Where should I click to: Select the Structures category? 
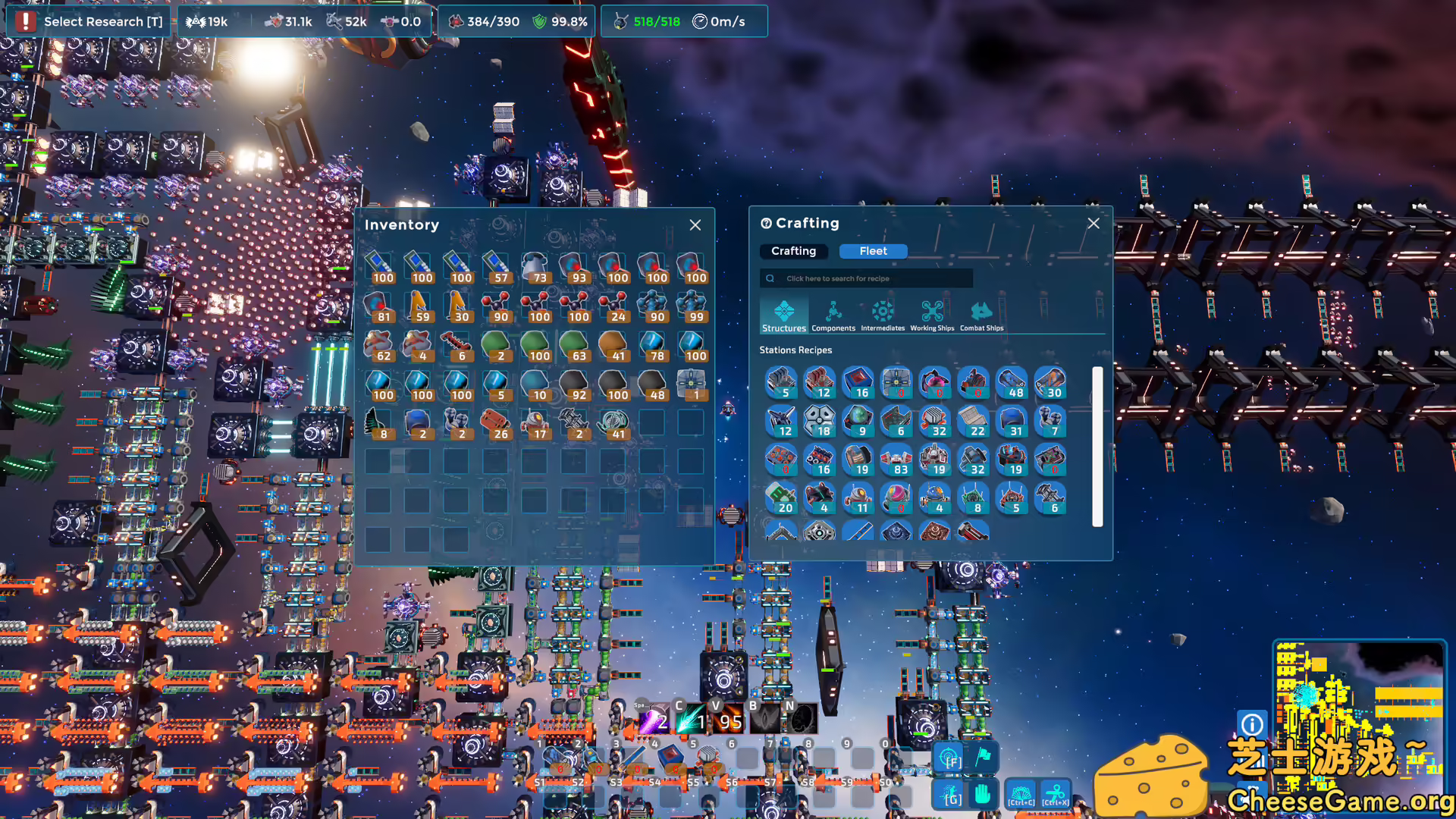pos(783,316)
